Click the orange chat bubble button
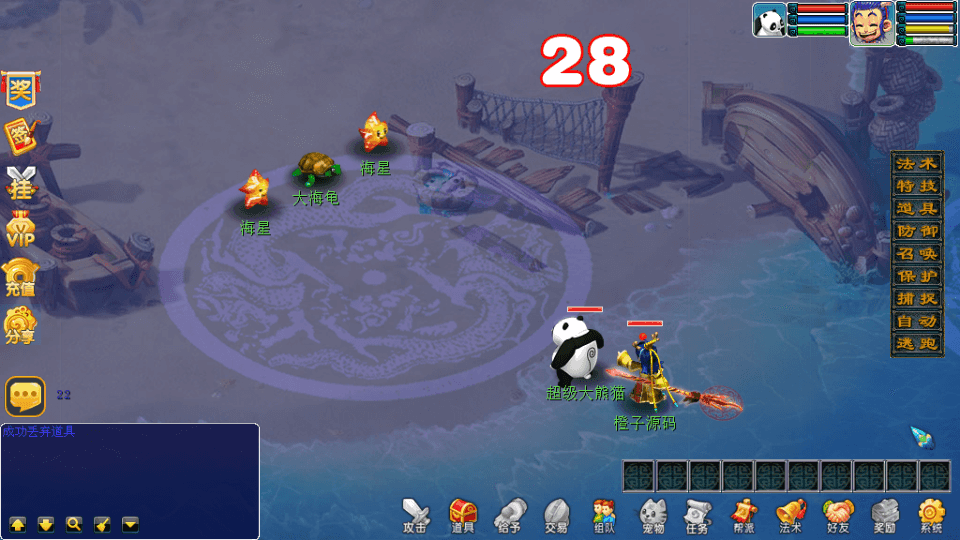 [x=25, y=397]
